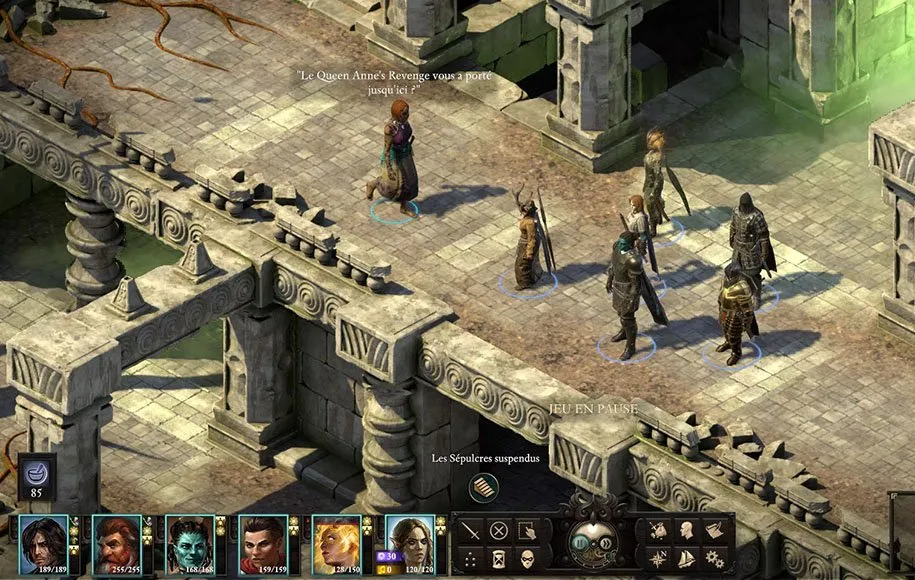Select the red-scarfed character portrait

tap(263, 543)
